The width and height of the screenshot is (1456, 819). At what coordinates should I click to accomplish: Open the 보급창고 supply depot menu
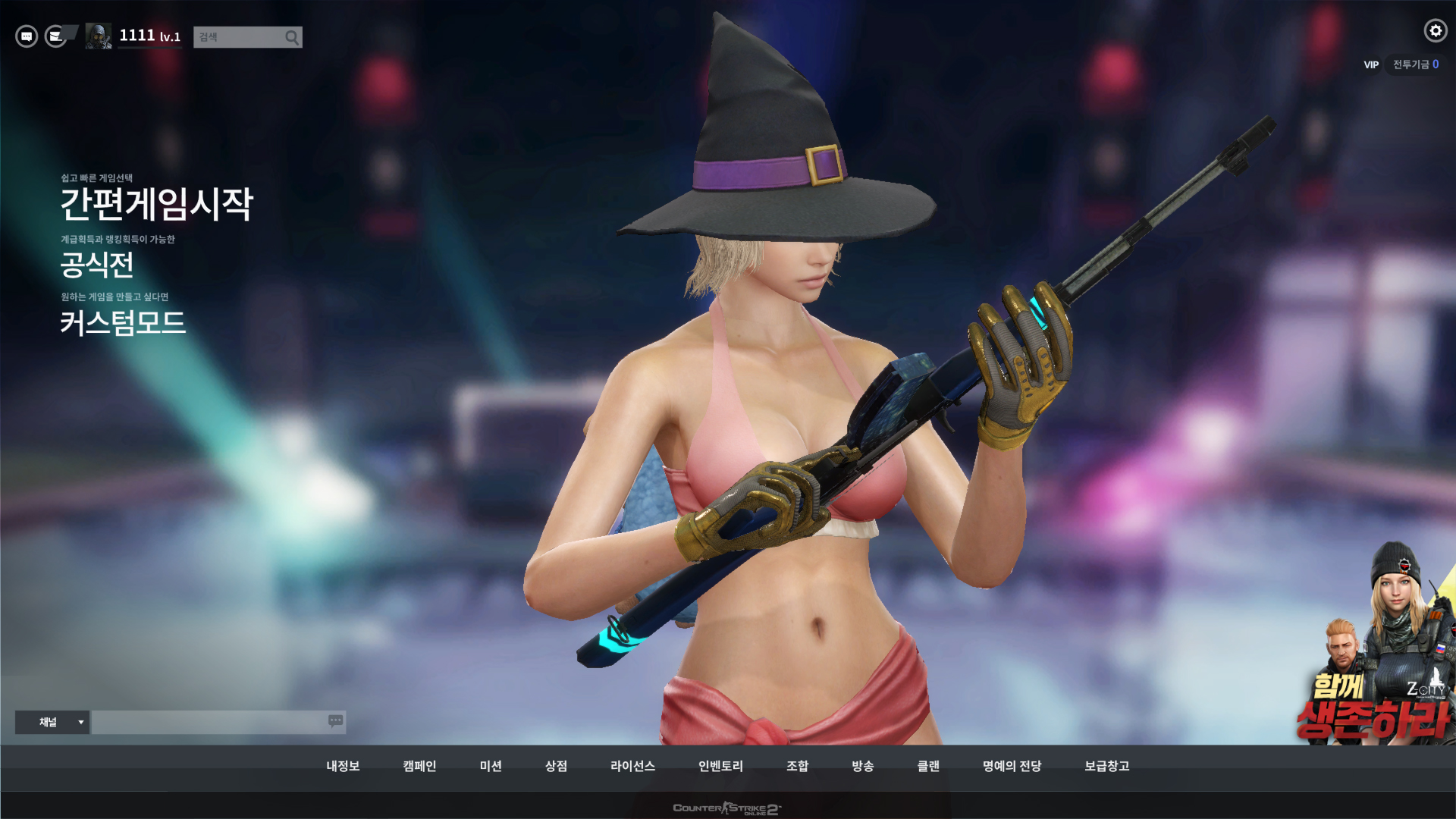click(1107, 766)
